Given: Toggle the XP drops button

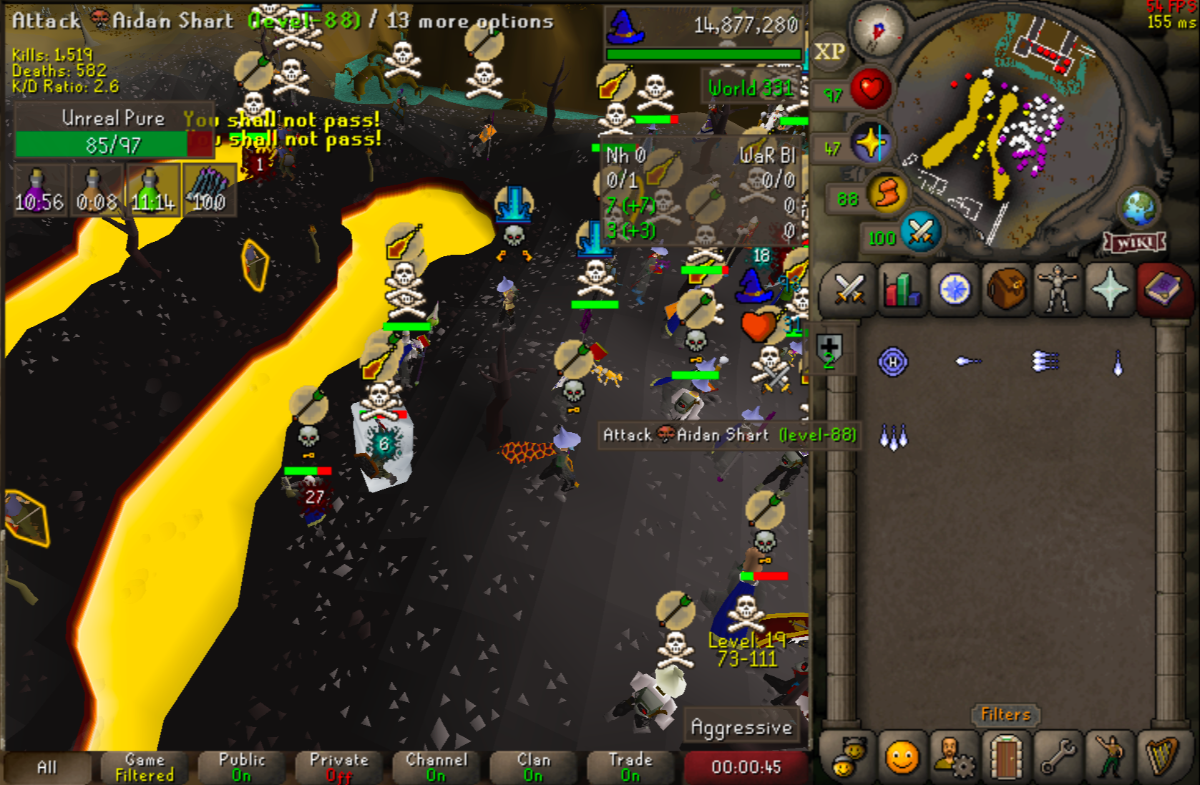Looking at the screenshot, I should pos(829,51).
